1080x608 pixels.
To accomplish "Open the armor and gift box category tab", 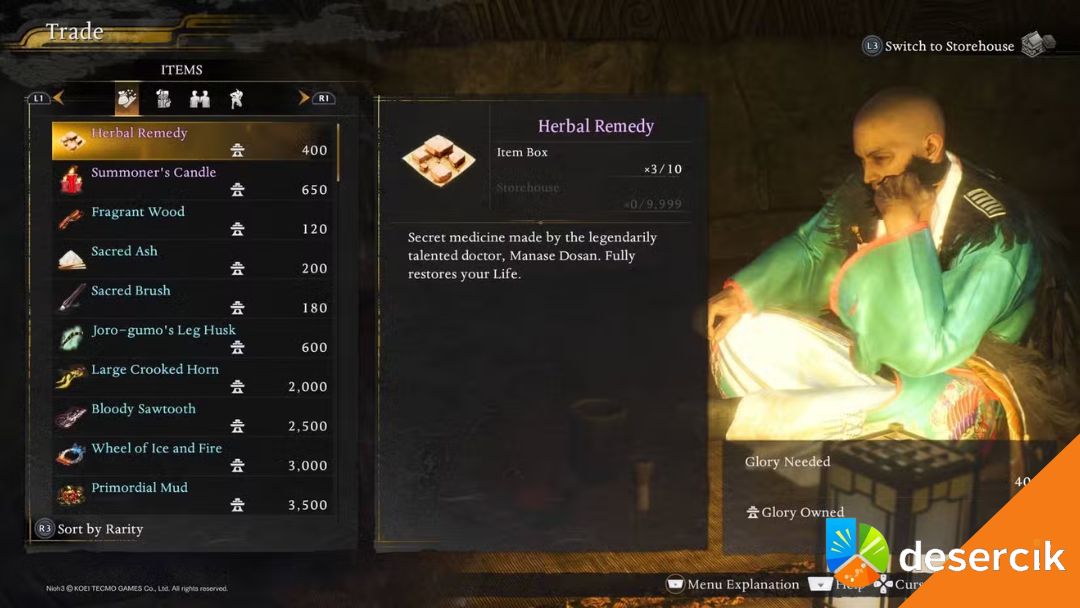I will pyautogui.click(x=163, y=98).
